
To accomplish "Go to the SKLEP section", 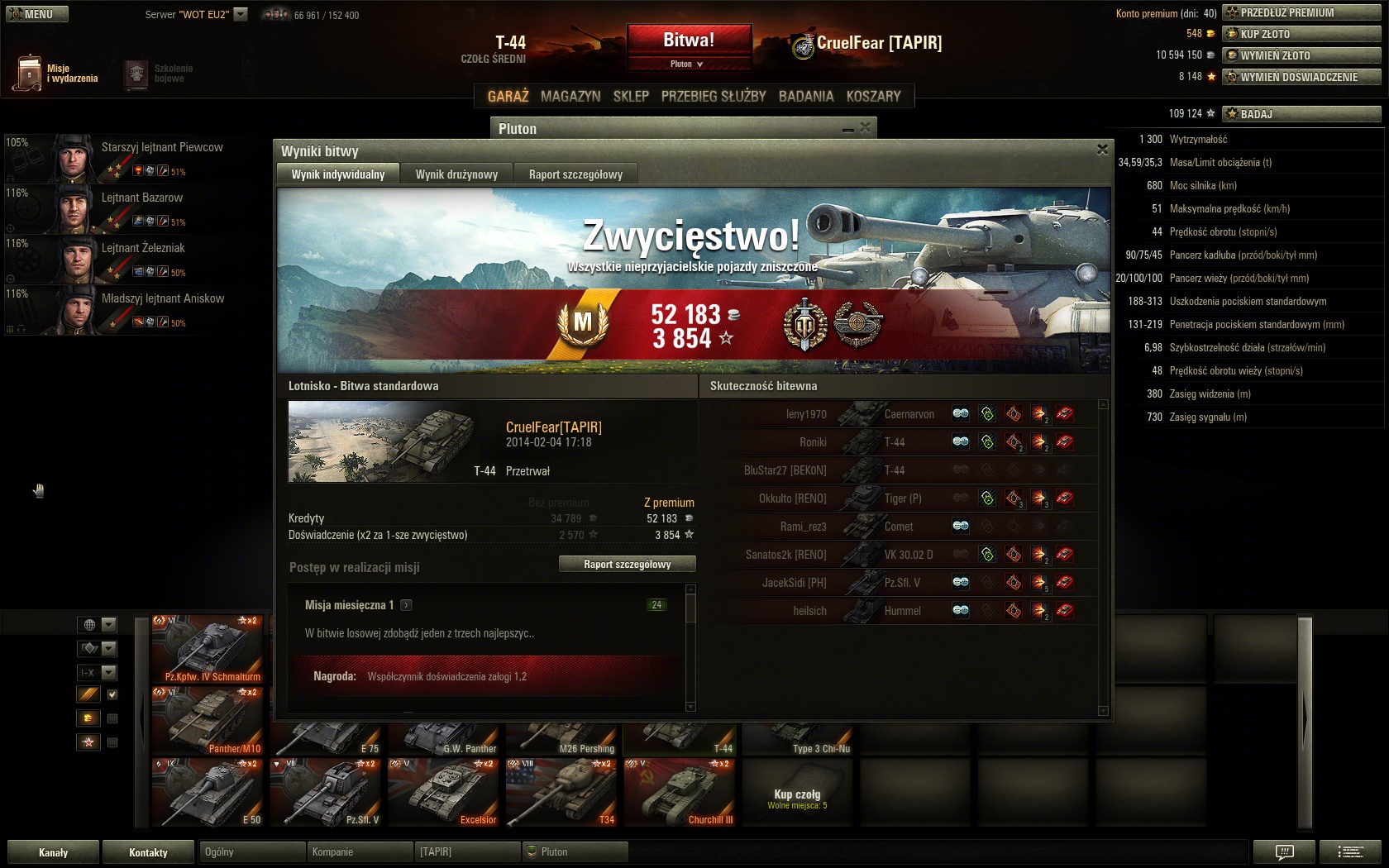I will [x=631, y=96].
